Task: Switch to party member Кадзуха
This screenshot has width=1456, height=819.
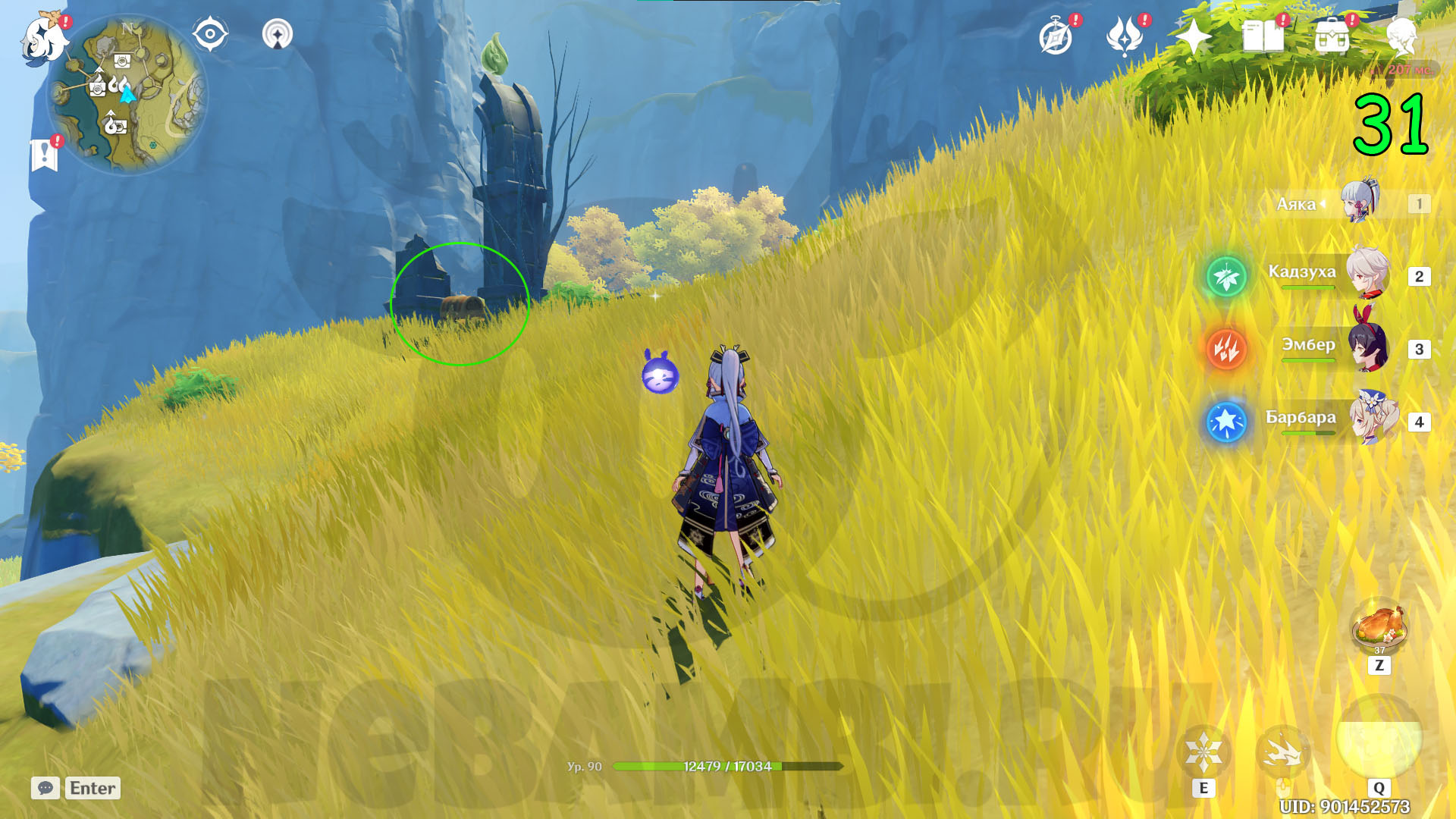Action: (x=1367, y=274)
